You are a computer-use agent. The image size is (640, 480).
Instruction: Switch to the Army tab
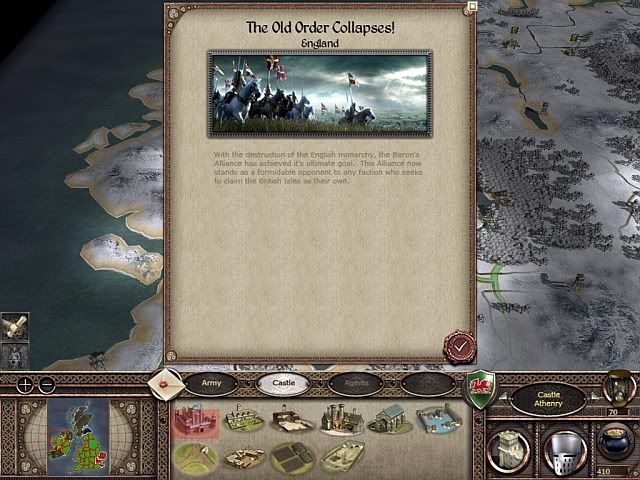coord(212,382)
